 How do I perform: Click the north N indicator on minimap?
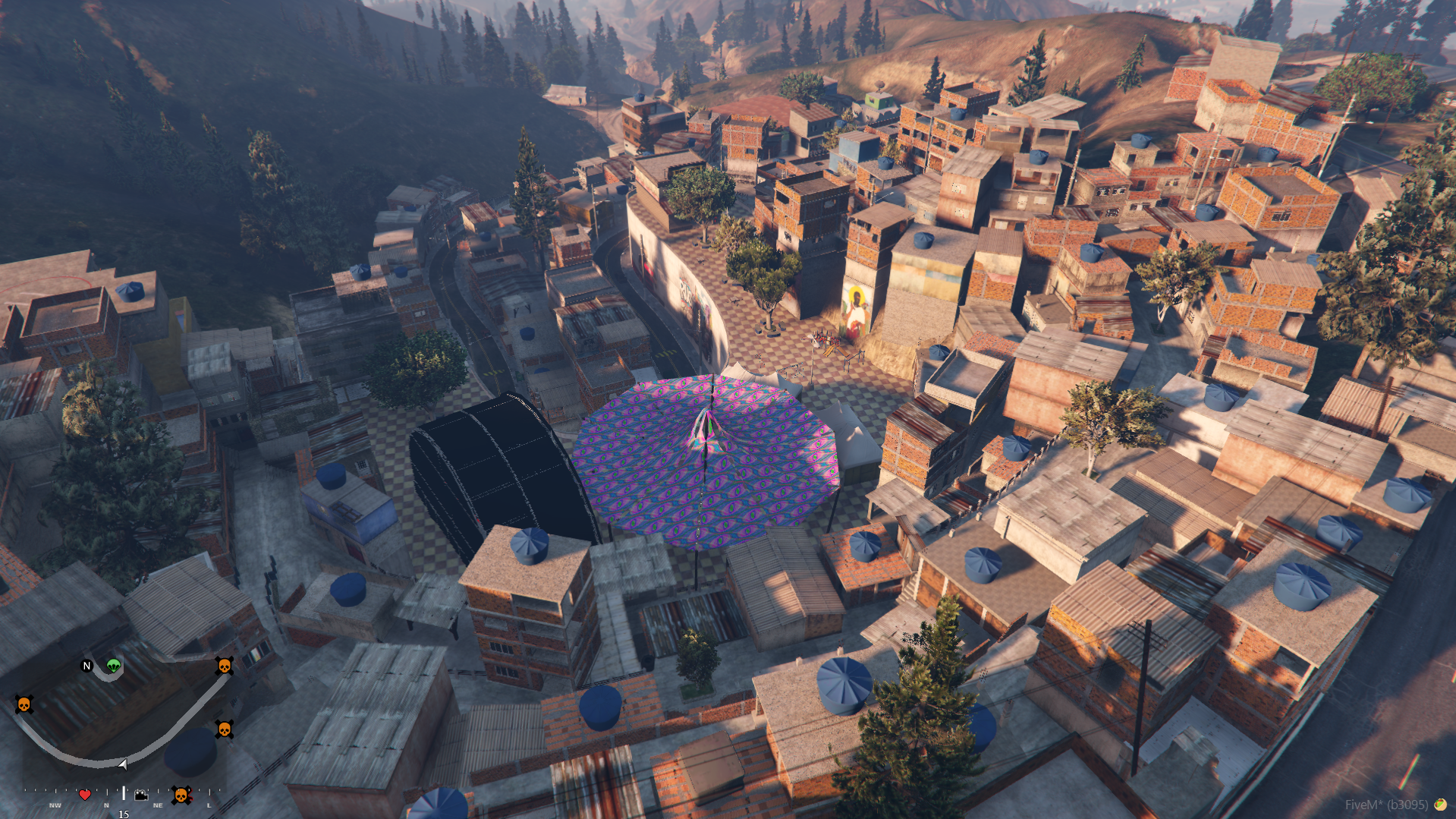click(86, 666)
